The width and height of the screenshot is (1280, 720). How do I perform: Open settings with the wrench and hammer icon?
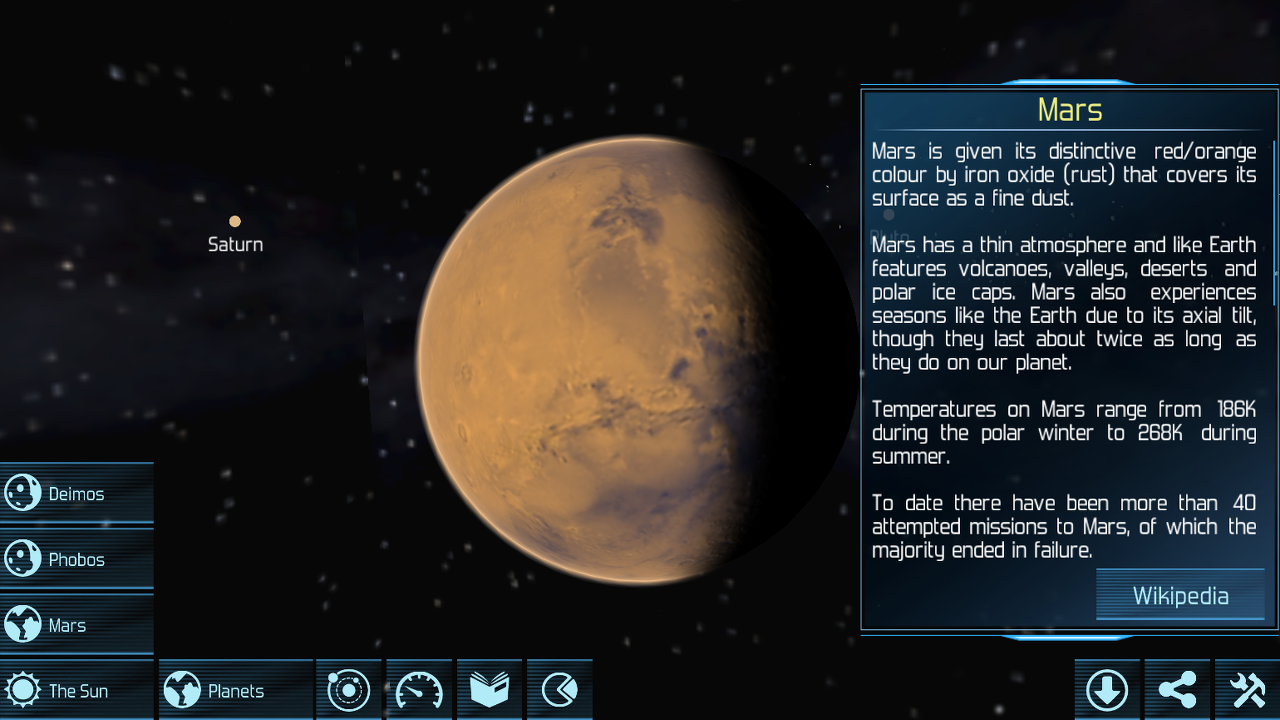coord(1246,689)
